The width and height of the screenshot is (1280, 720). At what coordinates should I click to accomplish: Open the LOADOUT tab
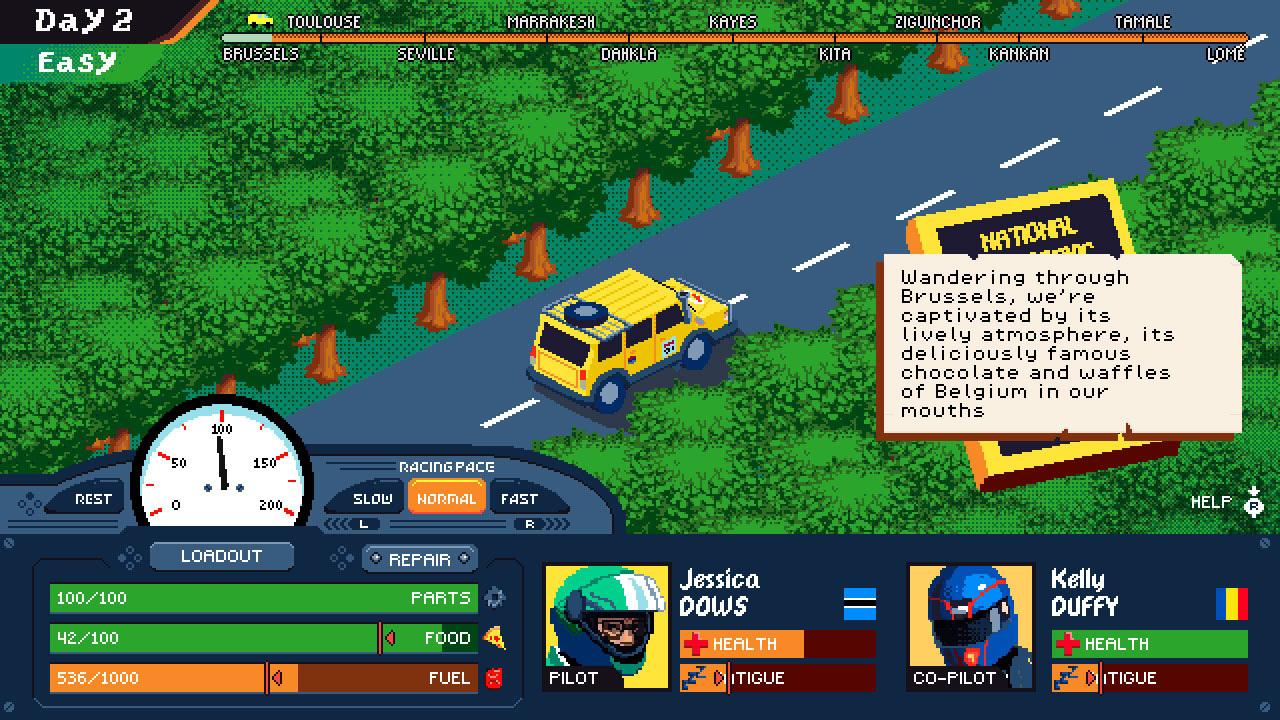(x=221, y=556)
